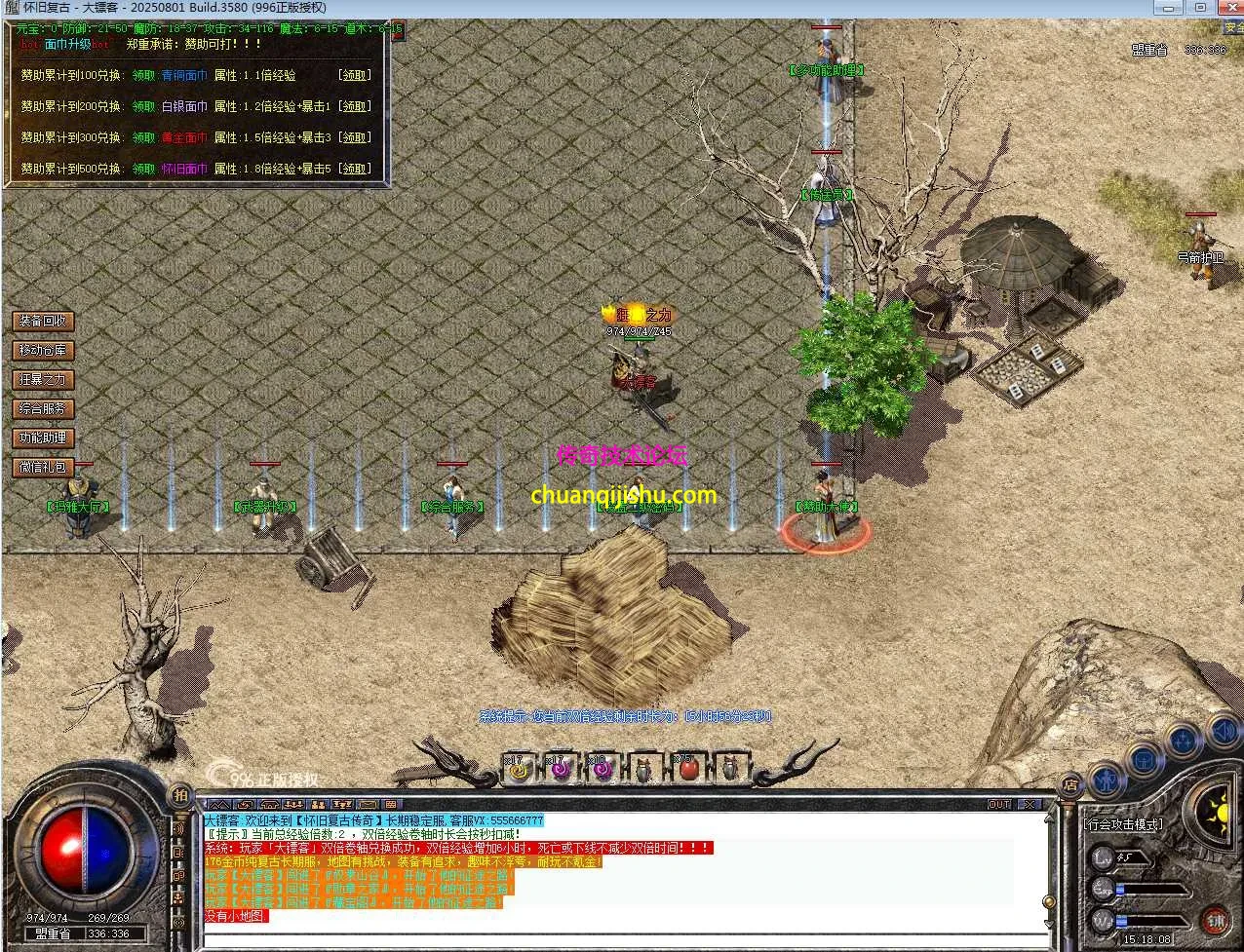Open the 店 shop button

(1069, 784)
